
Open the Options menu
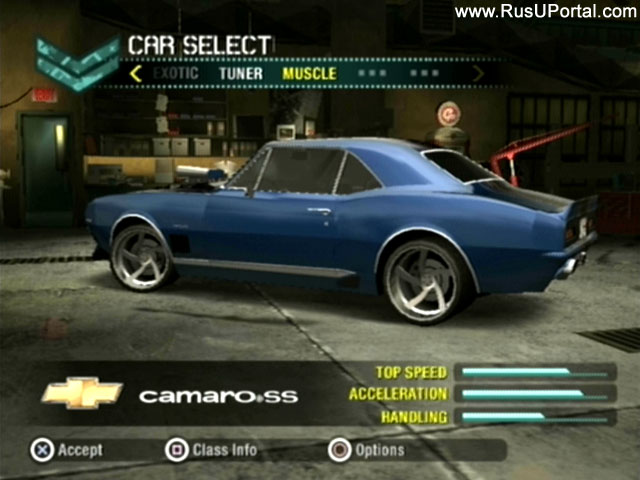pyautogui.click(x=366, y=450)
